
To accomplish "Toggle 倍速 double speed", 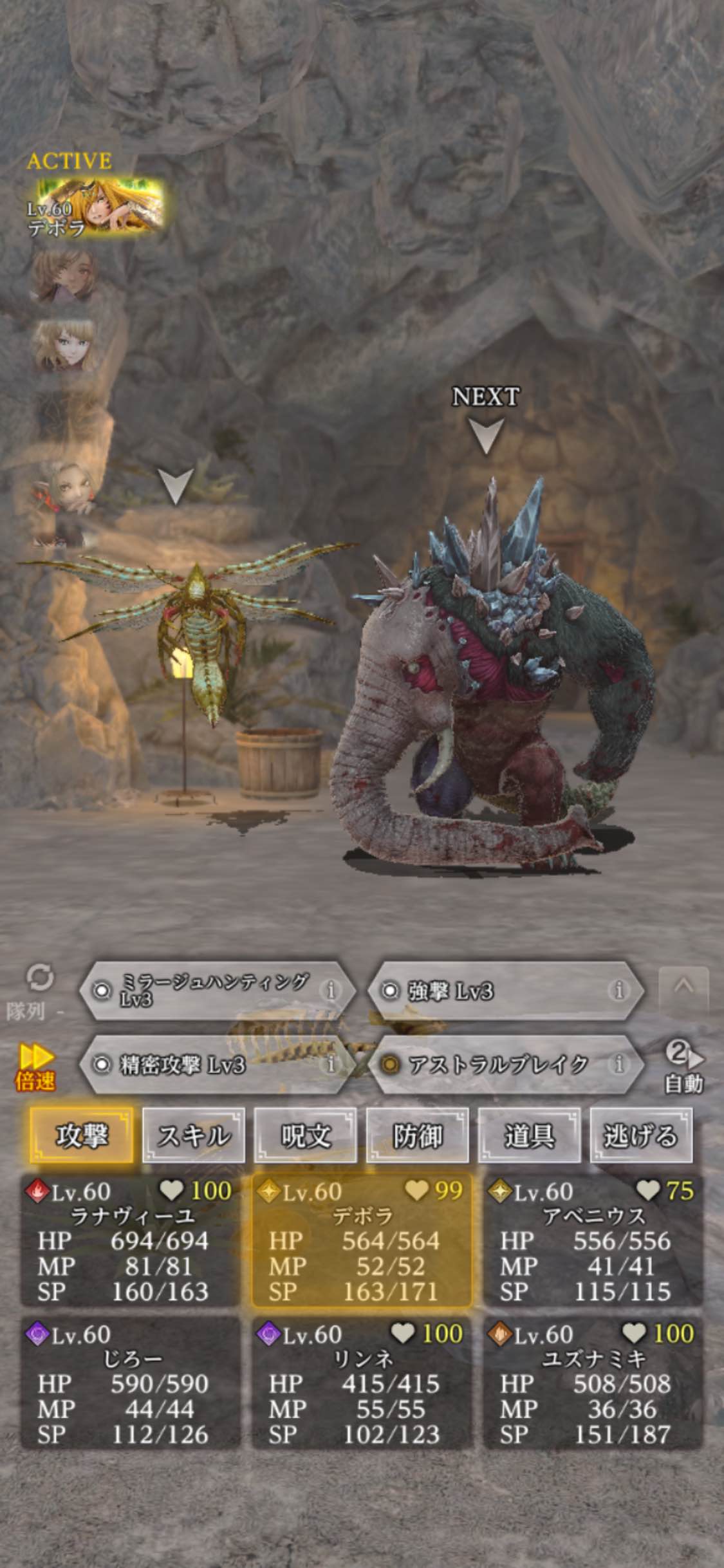I will coord(36,1069).
